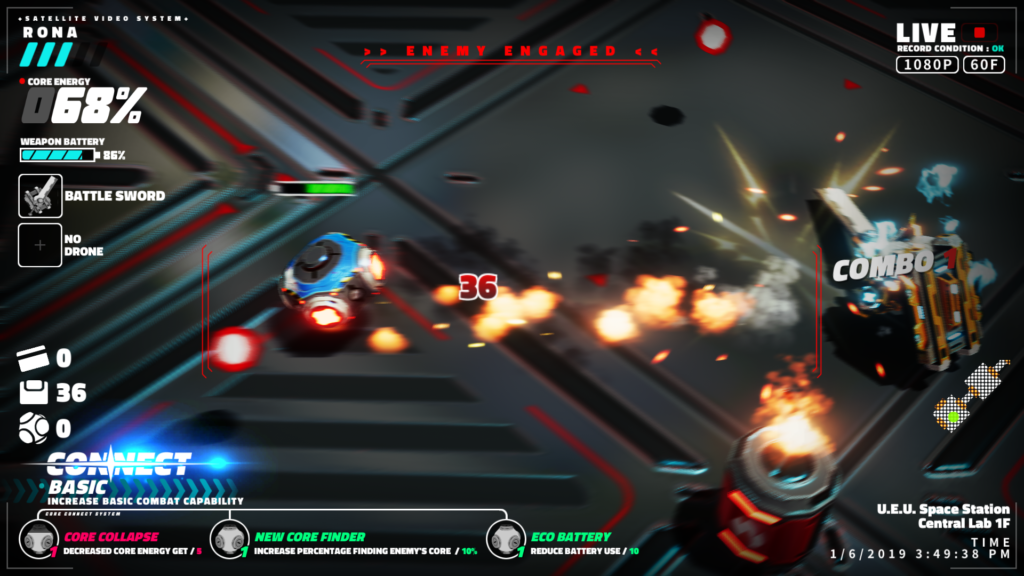The width and height of the screenshot is (1024, 576).
Task: Choose the New Core Finder core icon
Action: pyautogui.click(x=229, y=541)
